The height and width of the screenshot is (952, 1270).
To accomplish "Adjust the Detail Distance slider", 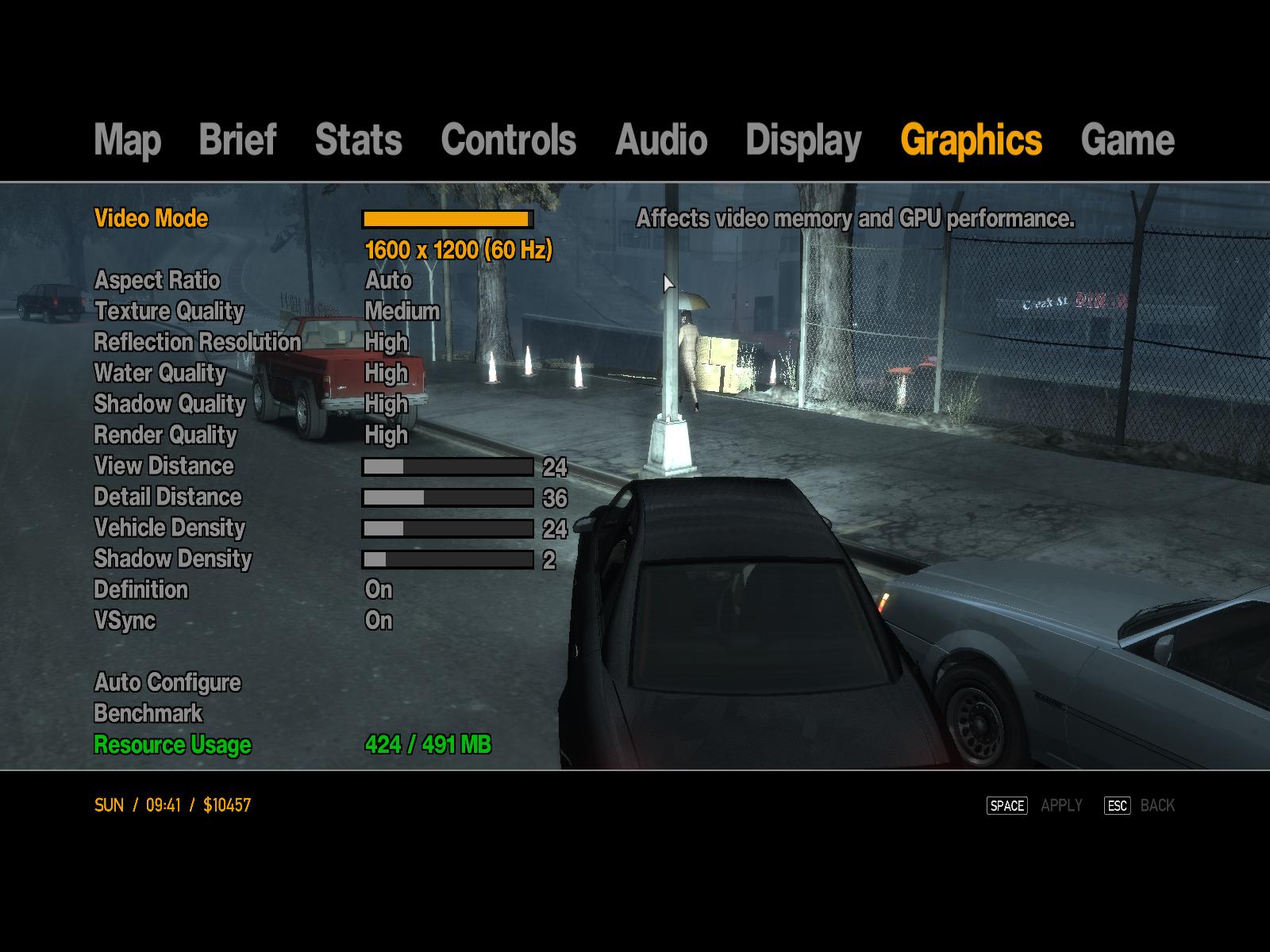I will (448, 497).
